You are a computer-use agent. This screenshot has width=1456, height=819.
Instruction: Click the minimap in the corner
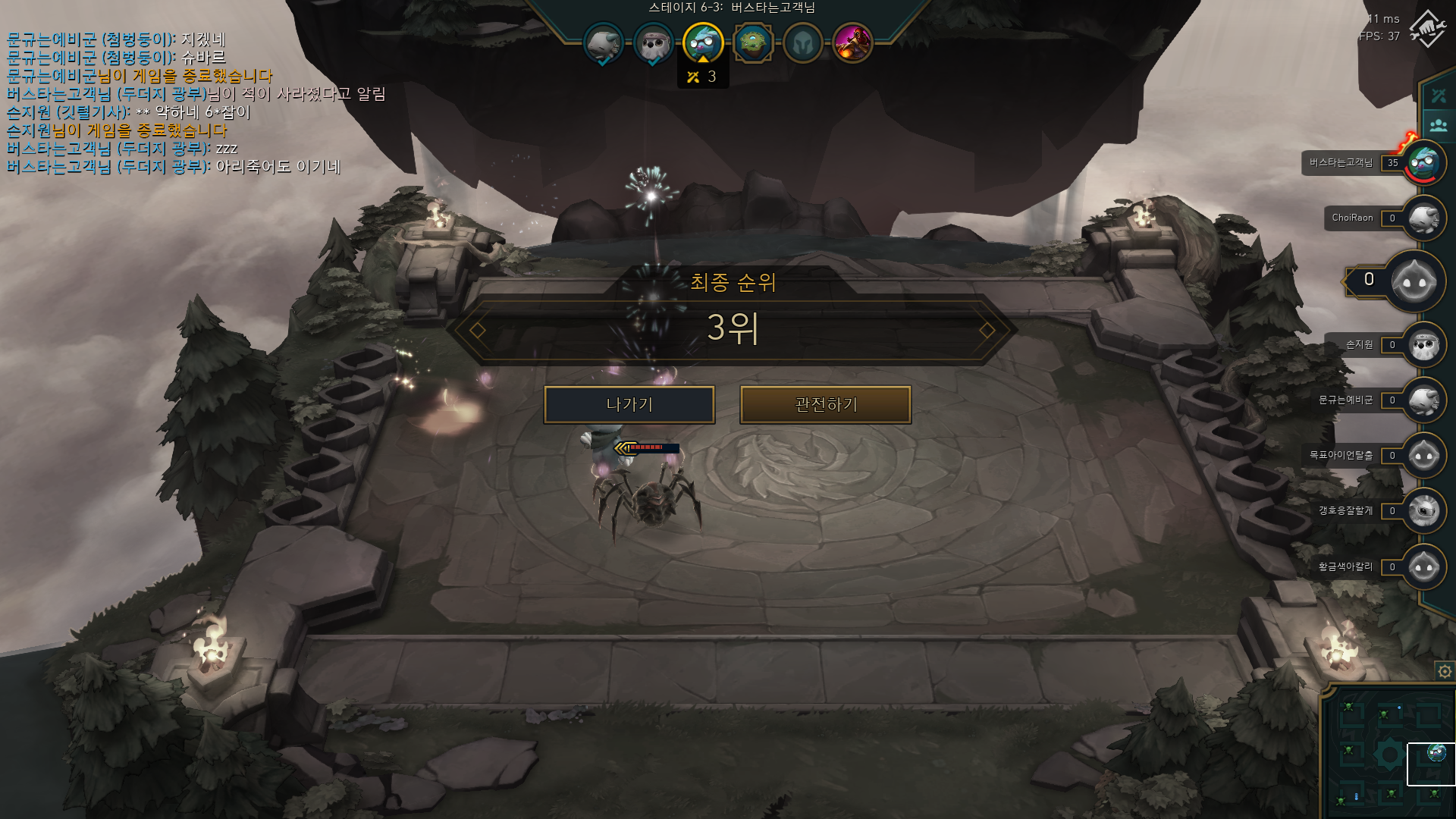[1388, 752]
